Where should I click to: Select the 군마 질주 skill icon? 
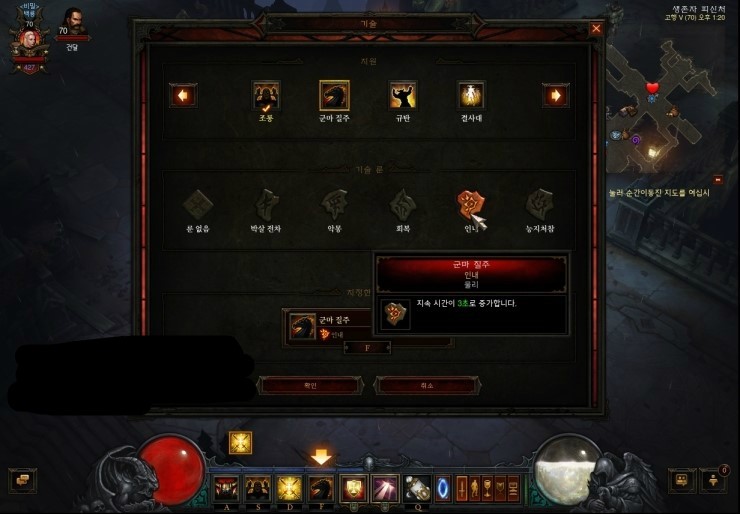[334, 95]
